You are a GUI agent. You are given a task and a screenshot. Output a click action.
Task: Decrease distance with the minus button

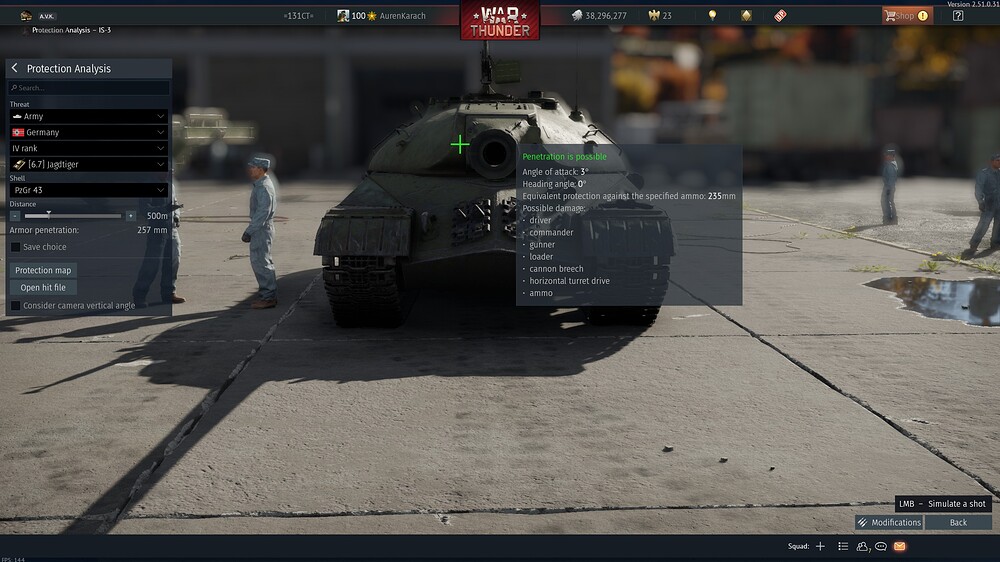tap(15, 216)
